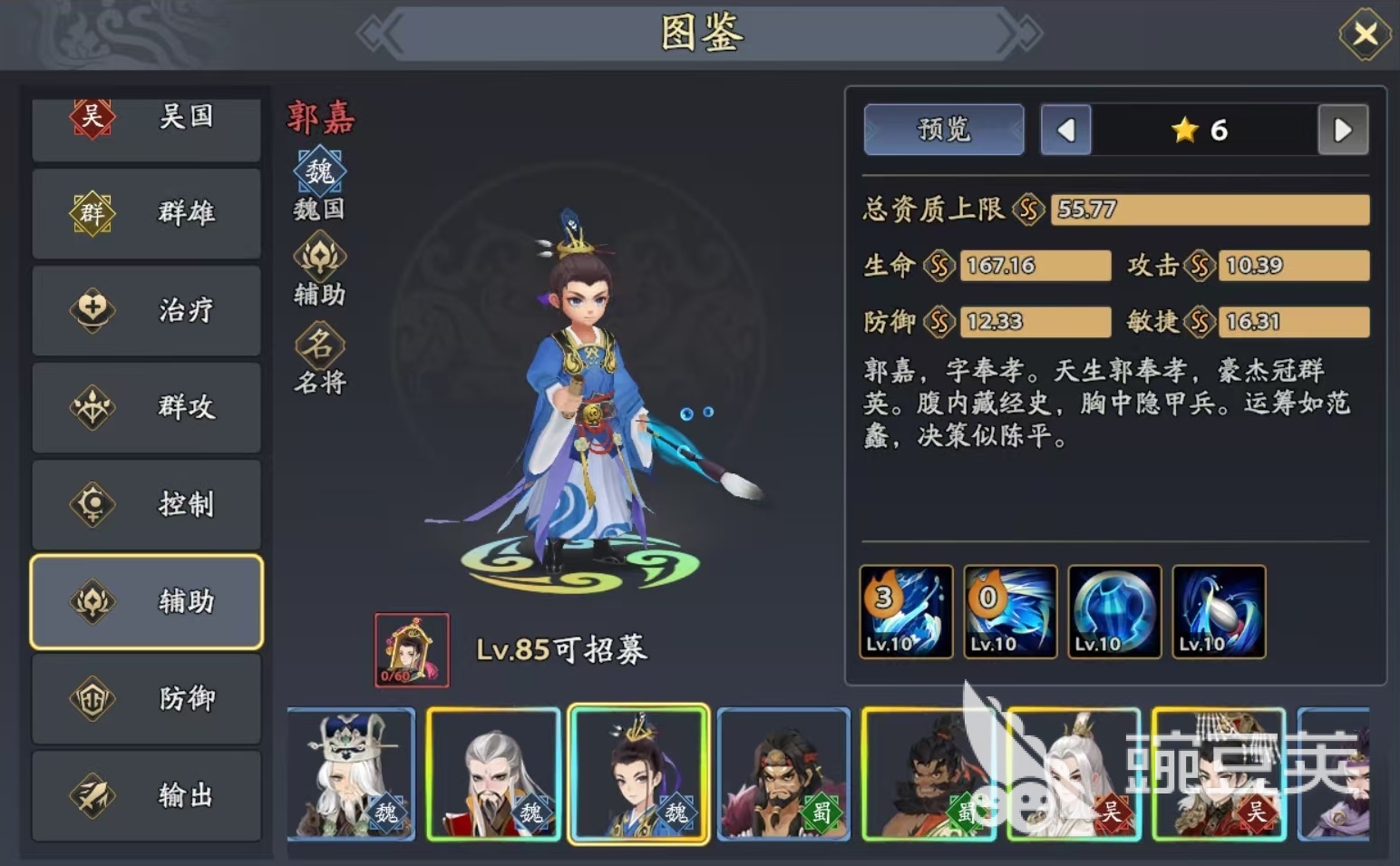Select the 防御 (Defense) category icon

pyautogui.click(x=91, y=699)
